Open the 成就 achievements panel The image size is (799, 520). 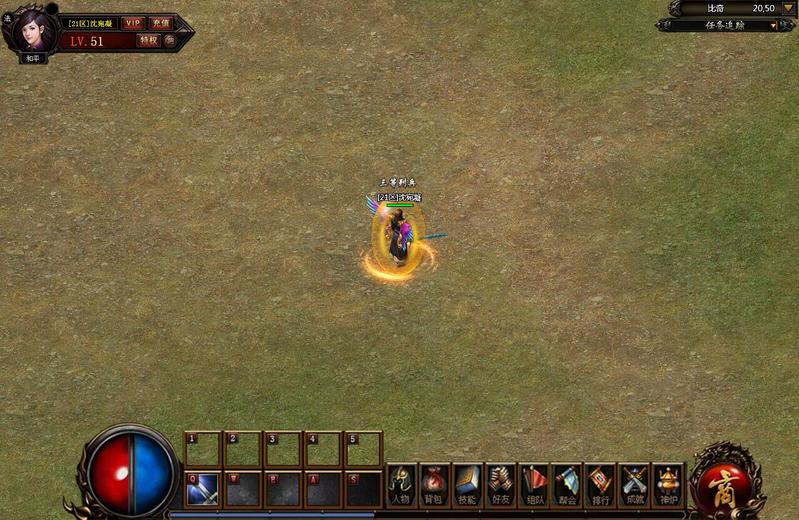point(634,485)
